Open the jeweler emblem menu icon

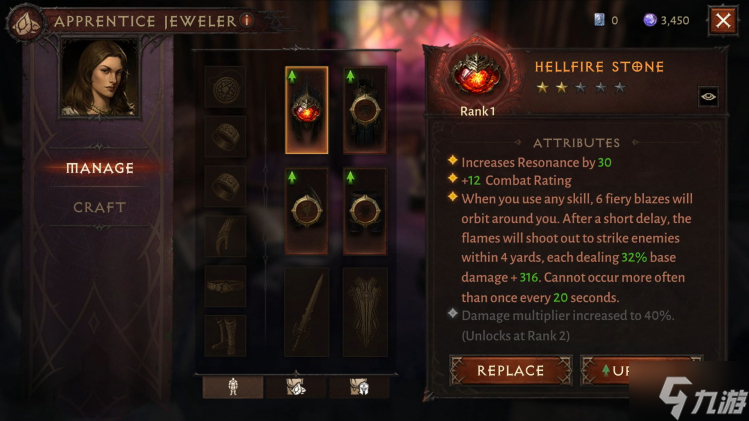click(25, 20)
